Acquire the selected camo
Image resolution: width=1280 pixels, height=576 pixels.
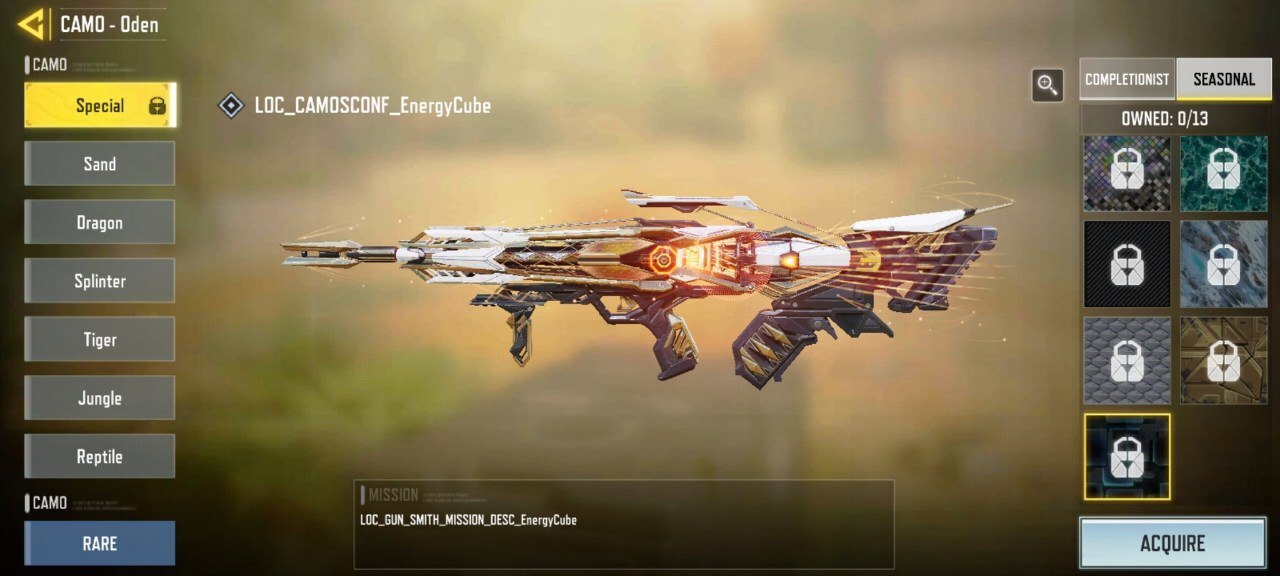coord(1172,543)
